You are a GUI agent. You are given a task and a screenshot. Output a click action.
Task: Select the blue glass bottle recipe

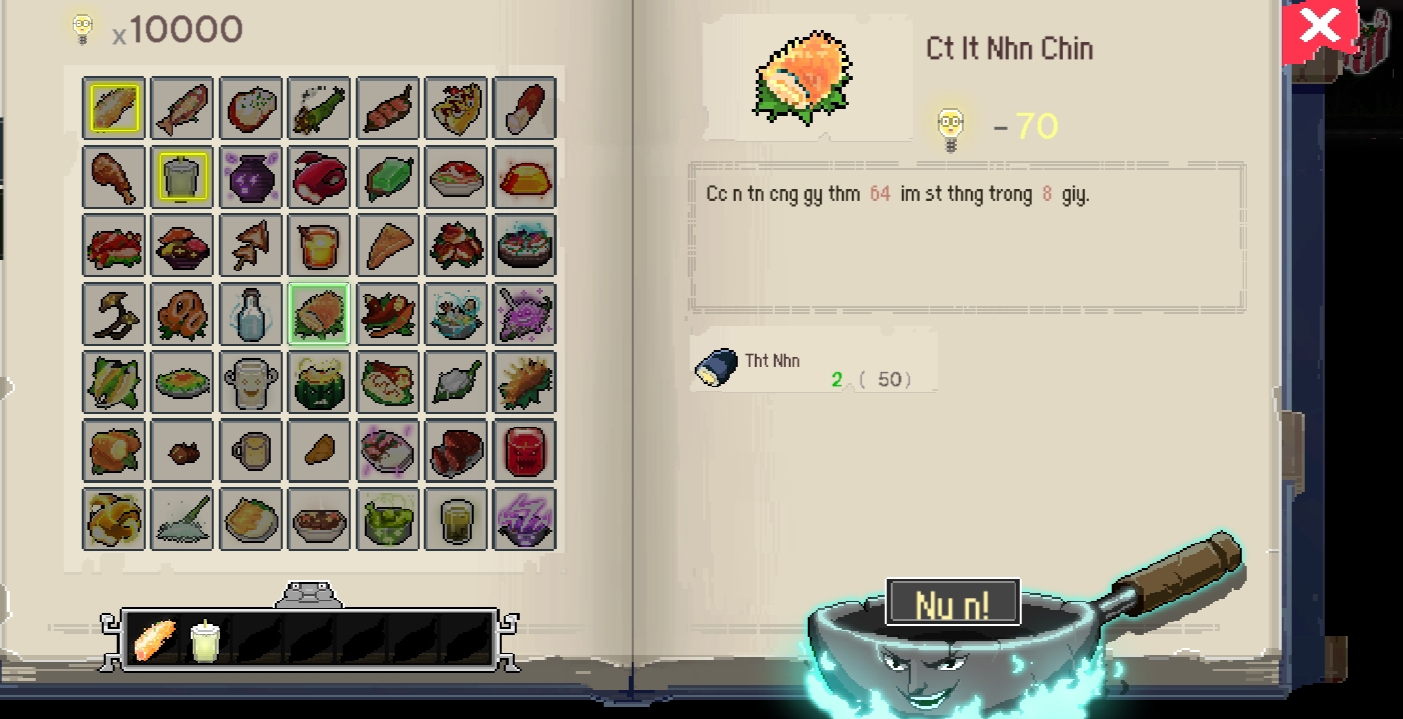pyautogui.click(x=250, y=314)
